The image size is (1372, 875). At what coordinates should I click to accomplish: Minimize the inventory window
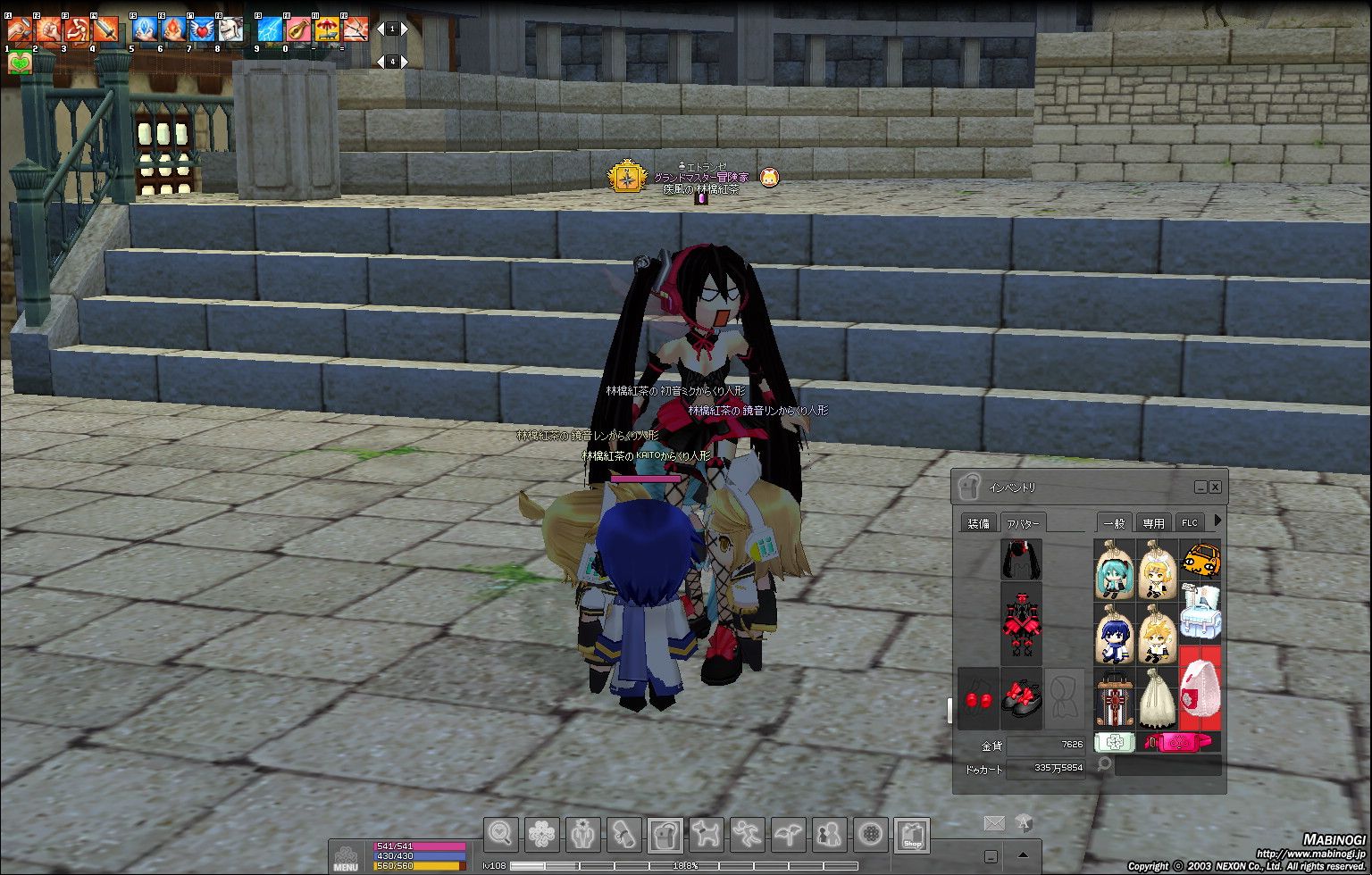[1200, 487]
